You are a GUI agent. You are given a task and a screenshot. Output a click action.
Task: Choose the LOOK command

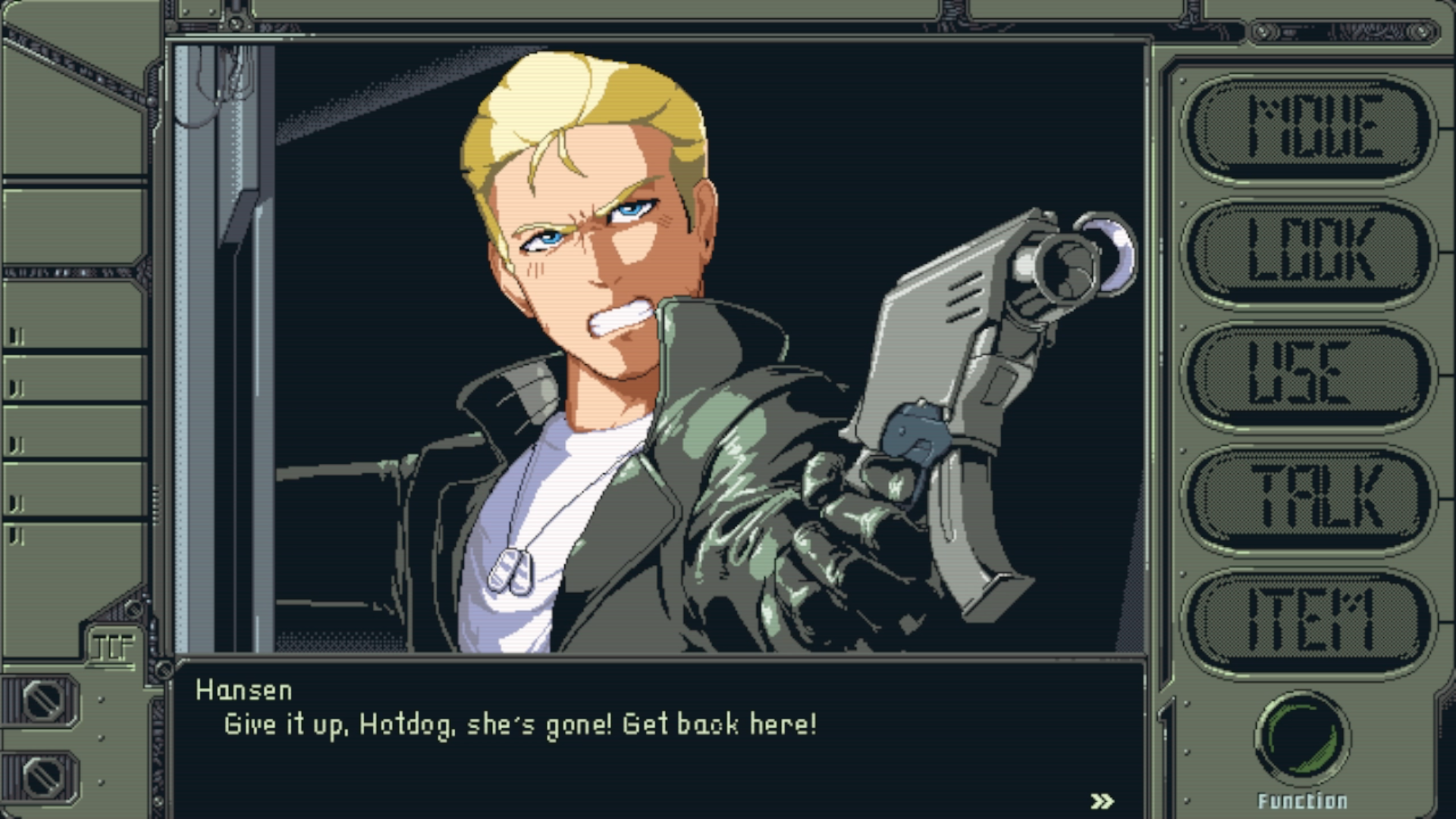(1309, 251)
